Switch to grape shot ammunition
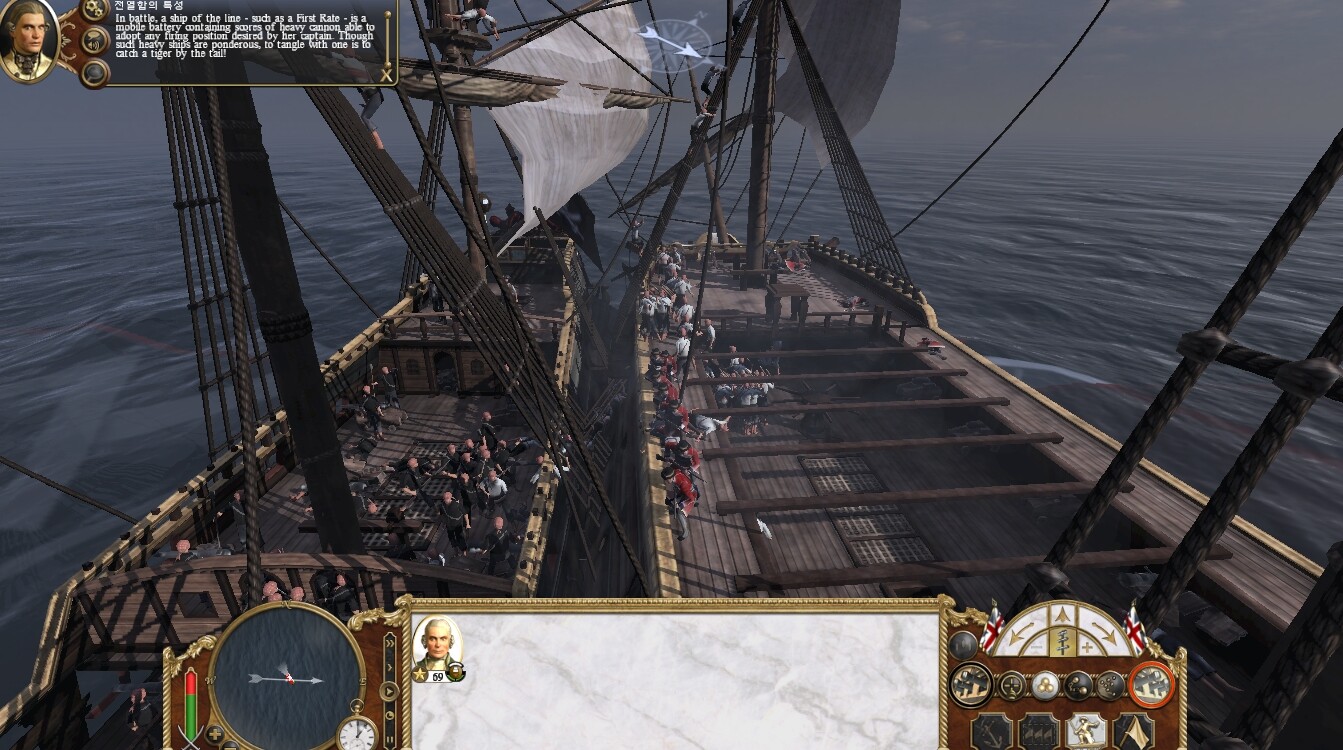The image size is (1343, 750). (1110, 685)
